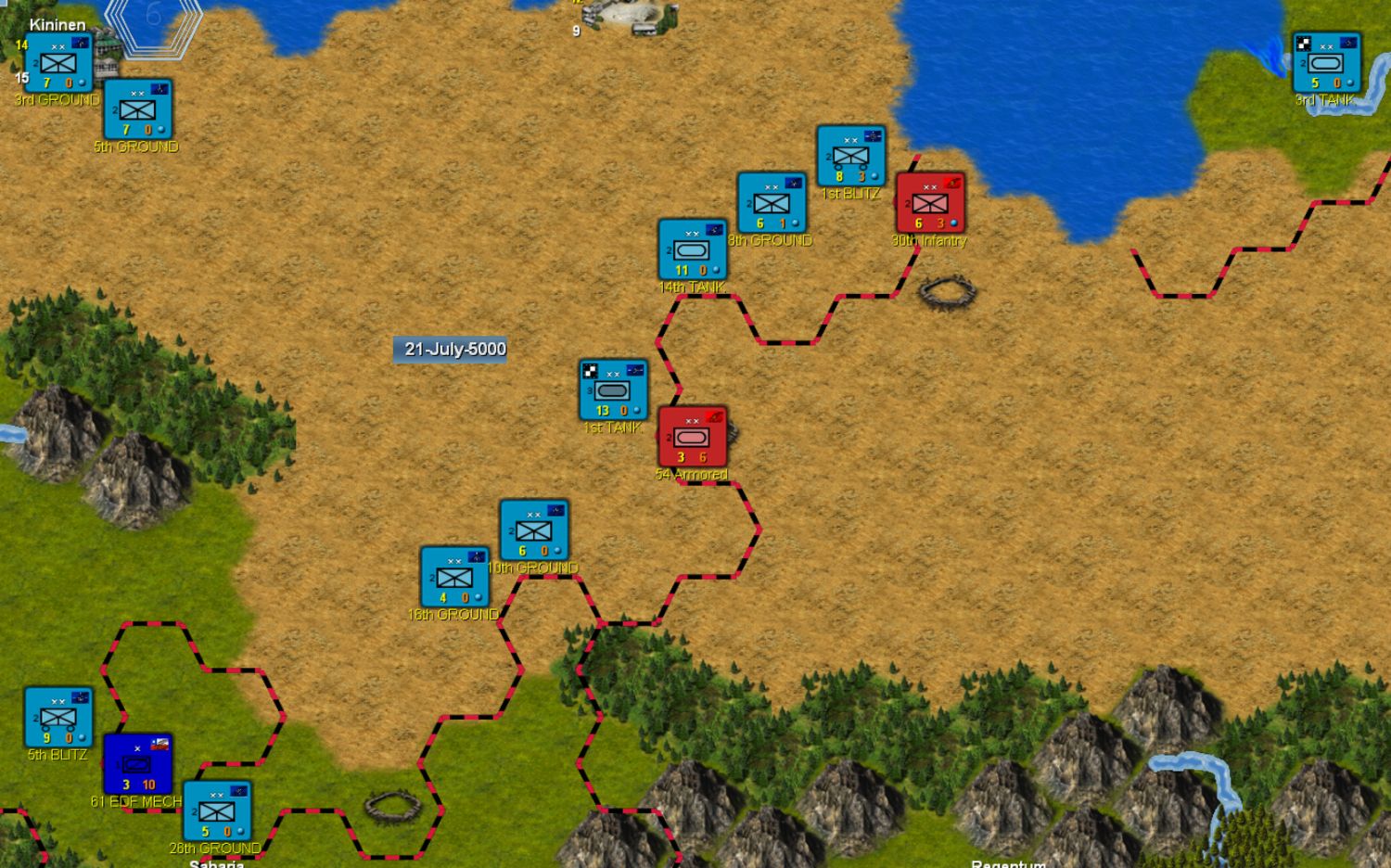This screenshot has height=868, width=1391.
Task: Select the 8th GROUND unit
Action: 771,203
